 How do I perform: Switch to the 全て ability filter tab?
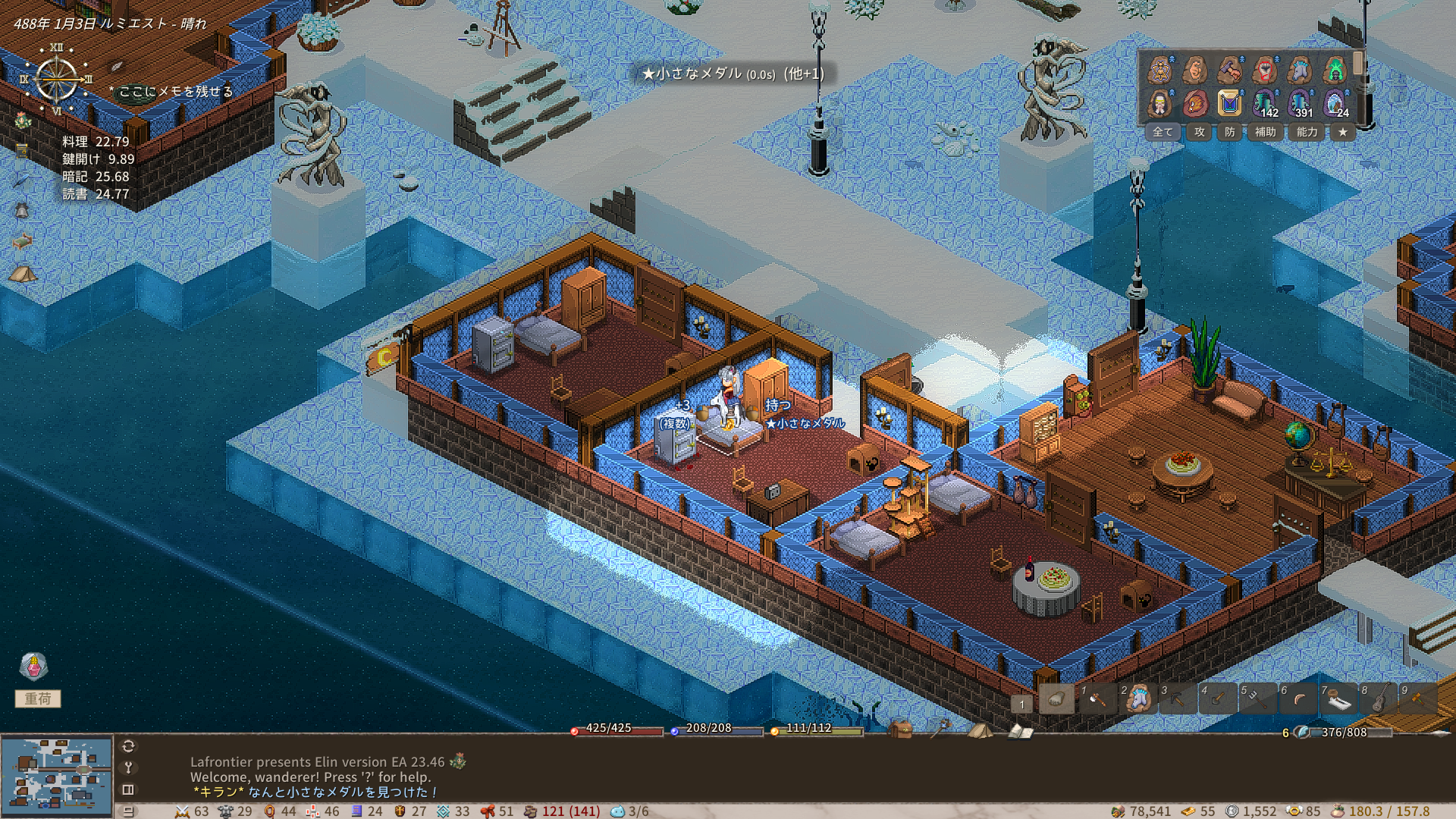(1163, 132)
